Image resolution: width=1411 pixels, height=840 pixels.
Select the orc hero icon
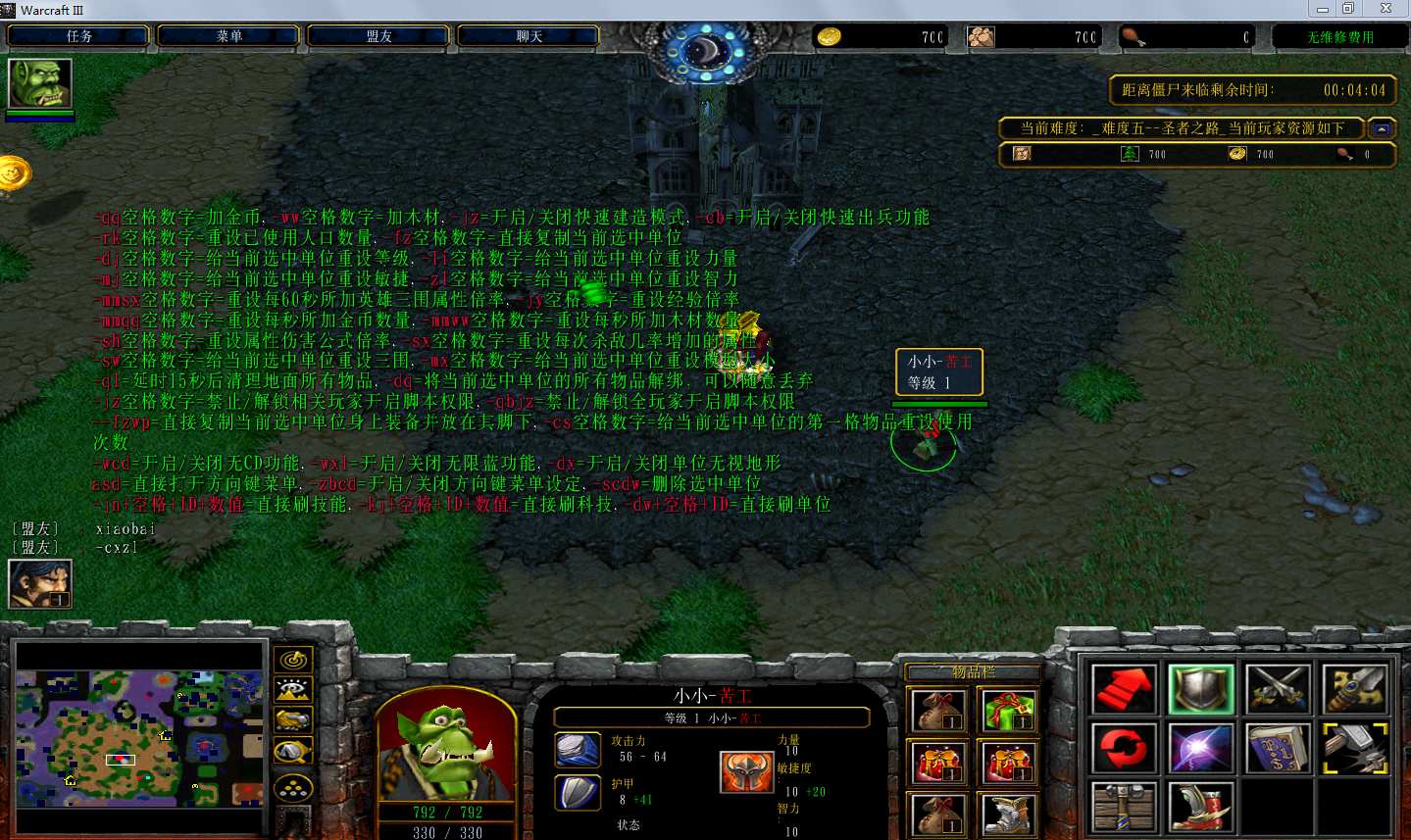pyautogui.click(x=40, y=84)
